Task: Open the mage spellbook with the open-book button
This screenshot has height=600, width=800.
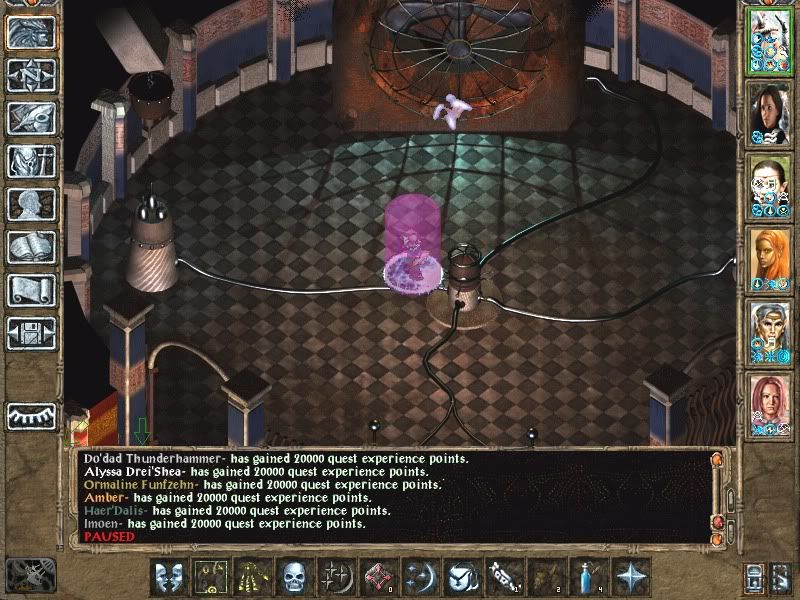Action: [31, 247]
